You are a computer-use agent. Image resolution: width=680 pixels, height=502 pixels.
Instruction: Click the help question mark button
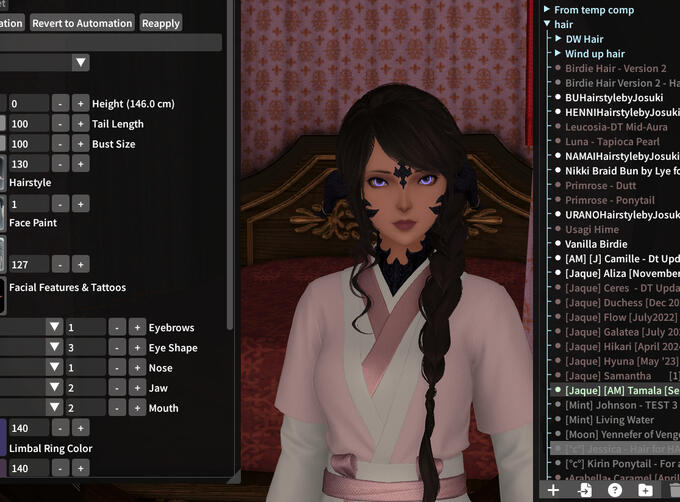(x=615, y=490)
